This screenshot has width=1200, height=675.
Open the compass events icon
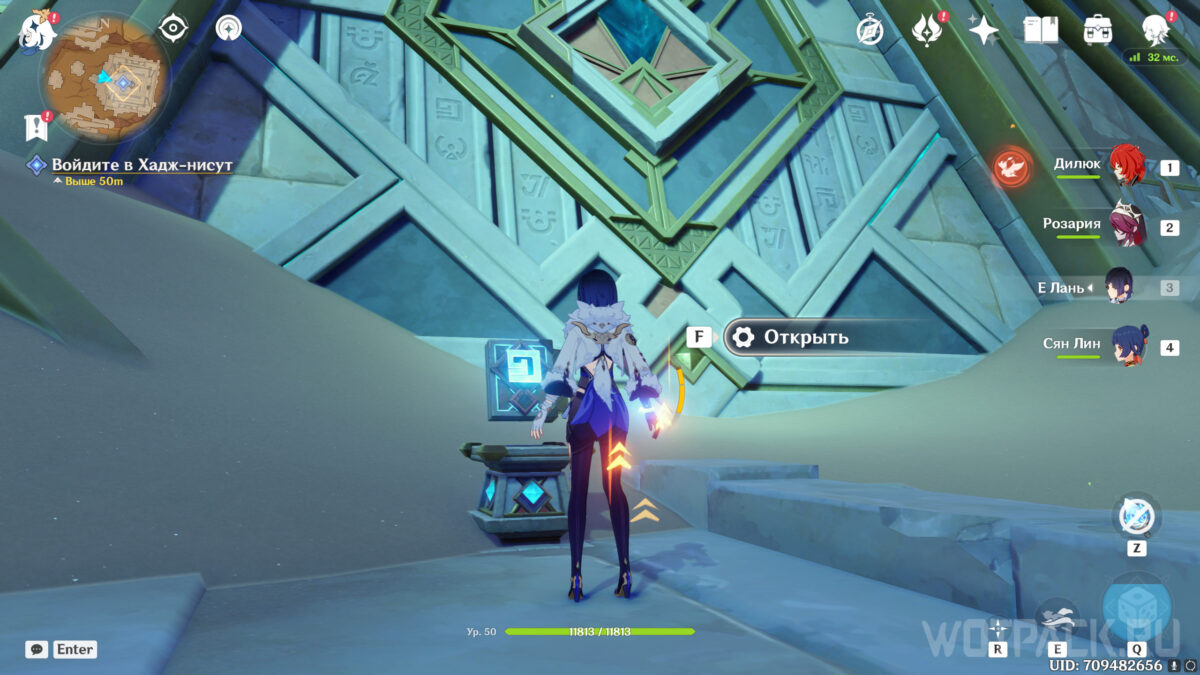click(870, 31)
